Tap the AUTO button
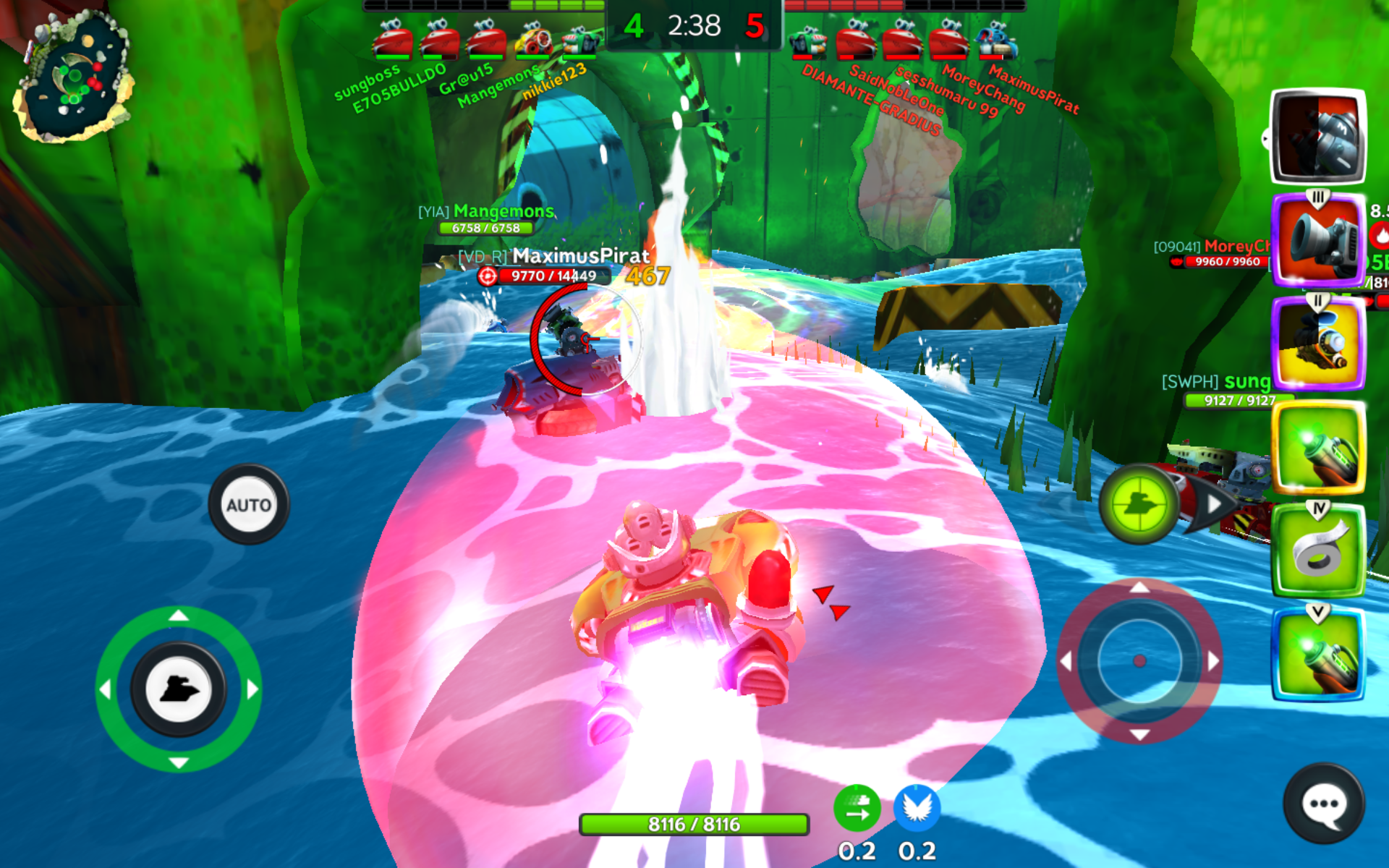 [x=248, y=505]
